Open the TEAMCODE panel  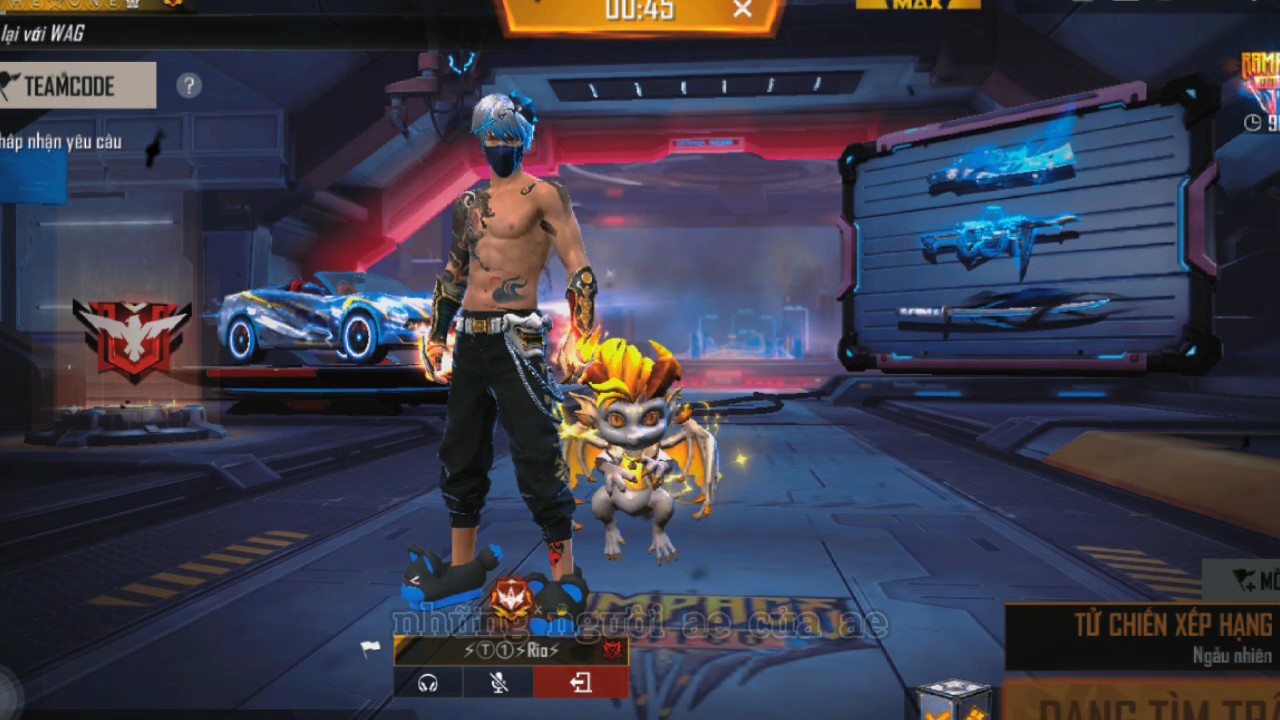pos(78,86)
